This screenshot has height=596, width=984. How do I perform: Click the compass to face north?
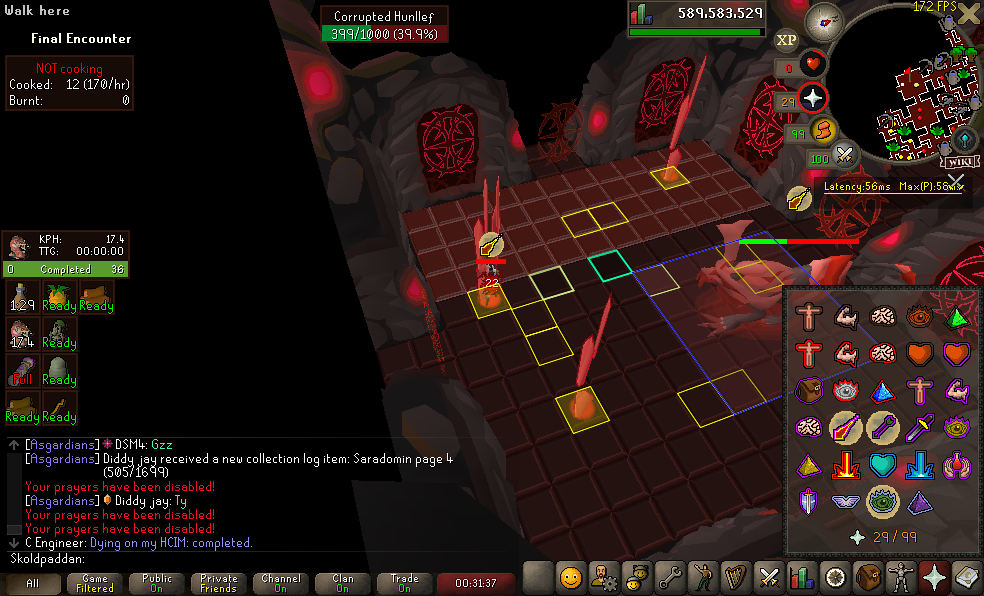825,17
